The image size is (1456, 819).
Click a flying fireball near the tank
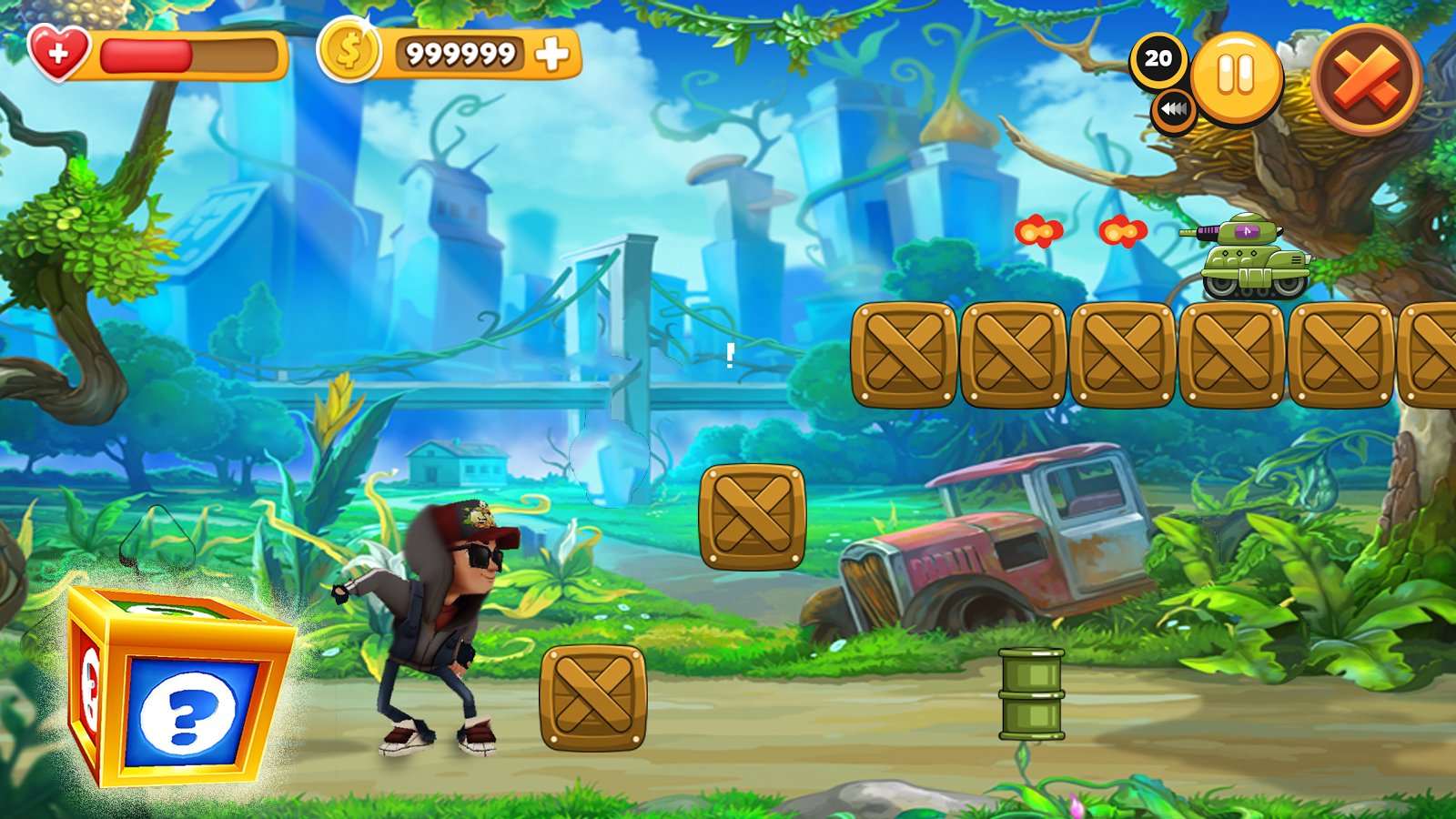1039,232
